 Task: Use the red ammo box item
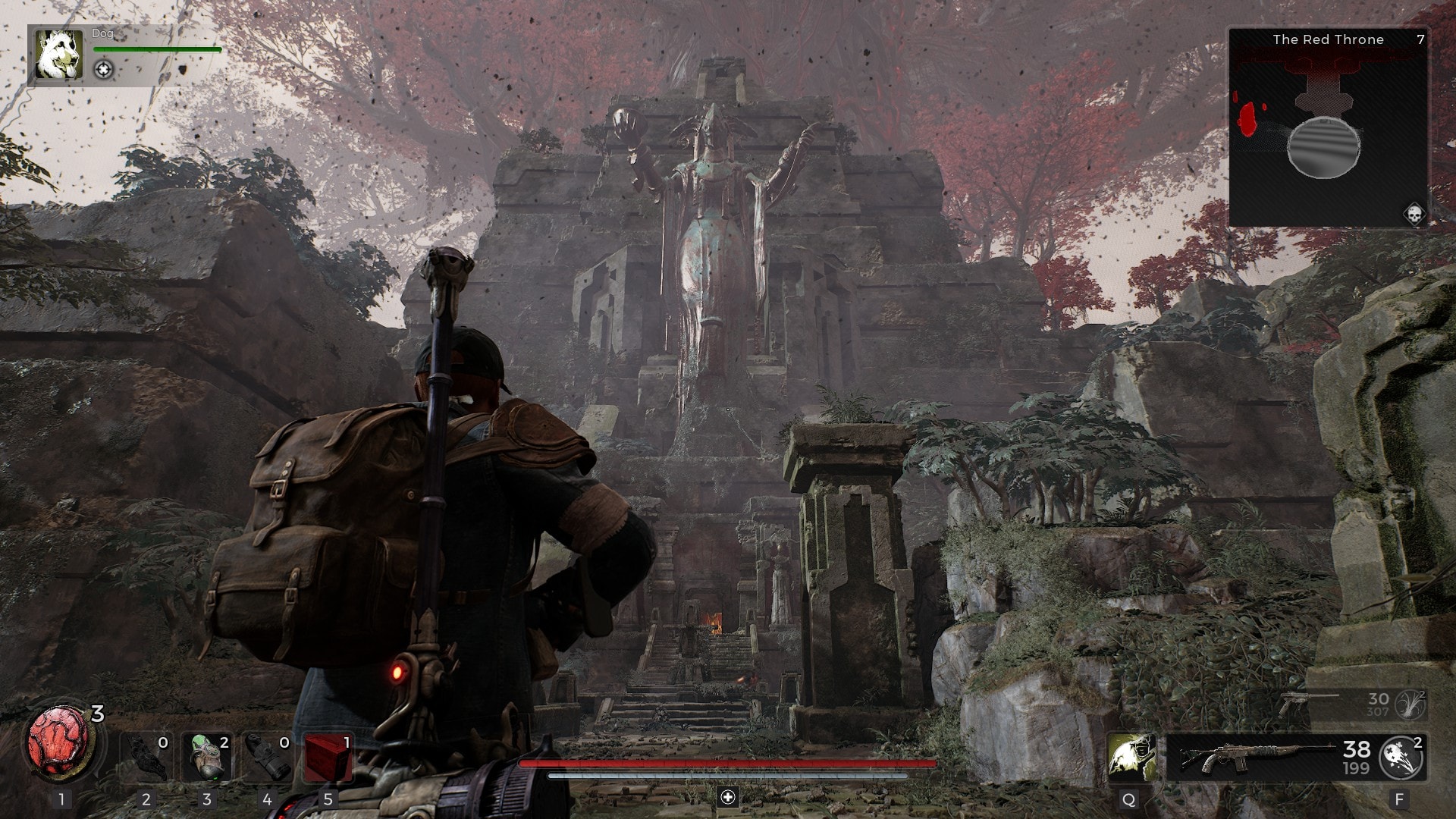(x=328, y=757)
